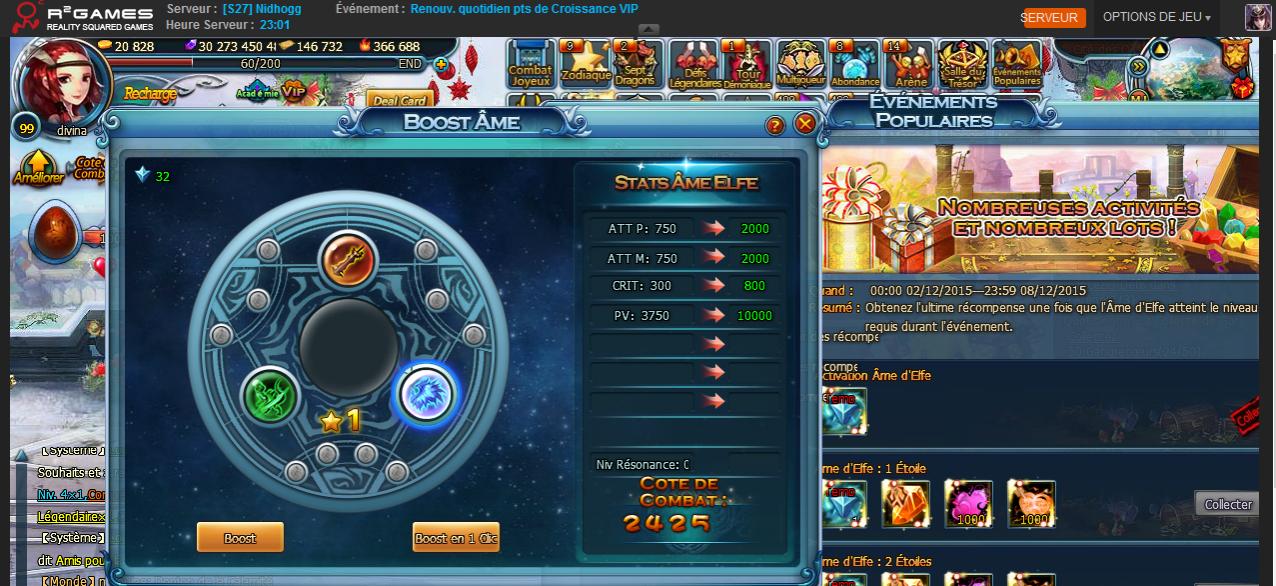The image size is (1276, 586).
Task: Close the Boost Âme window
Action: click(x=805, y=124)
